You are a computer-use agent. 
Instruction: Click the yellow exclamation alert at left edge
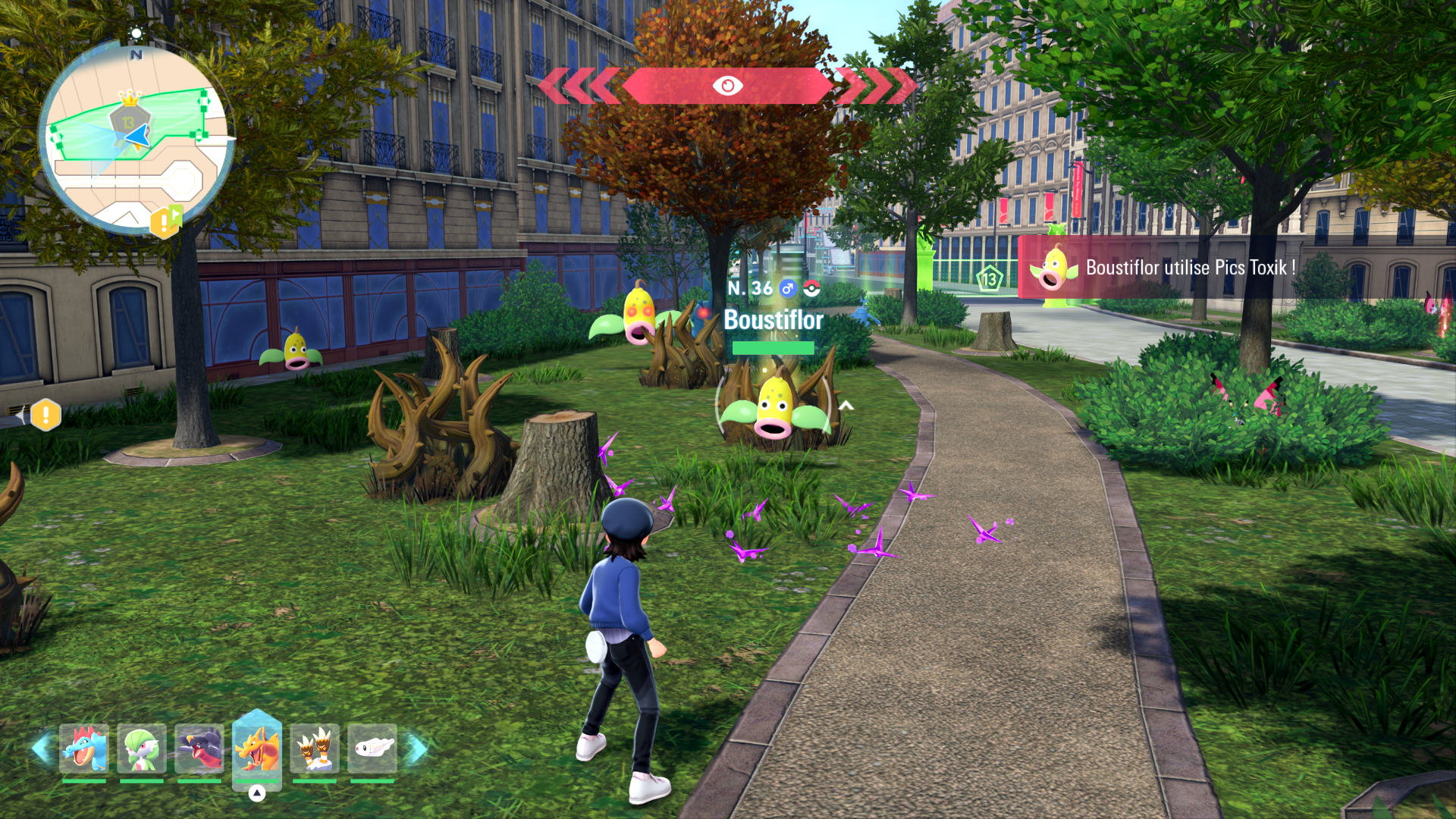click(x=45, y=415)
